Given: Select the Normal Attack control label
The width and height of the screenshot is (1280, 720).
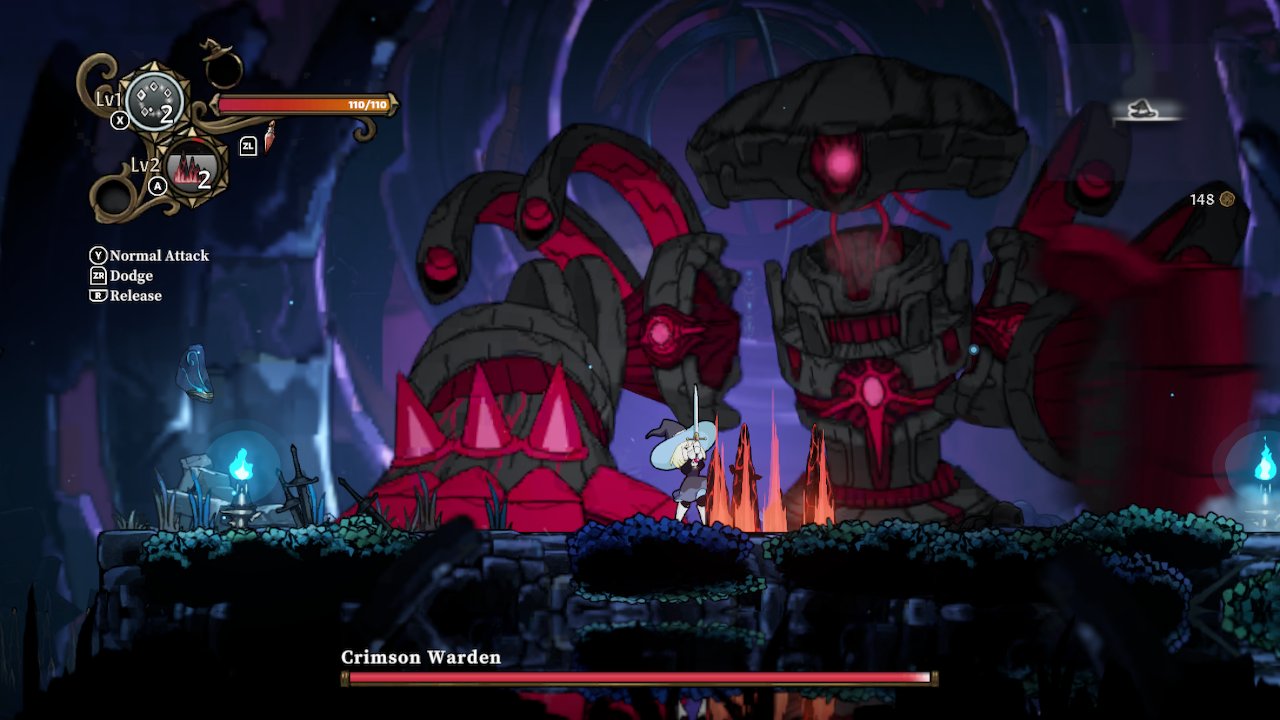Looking at the screenshot, I should pos(162,256).
